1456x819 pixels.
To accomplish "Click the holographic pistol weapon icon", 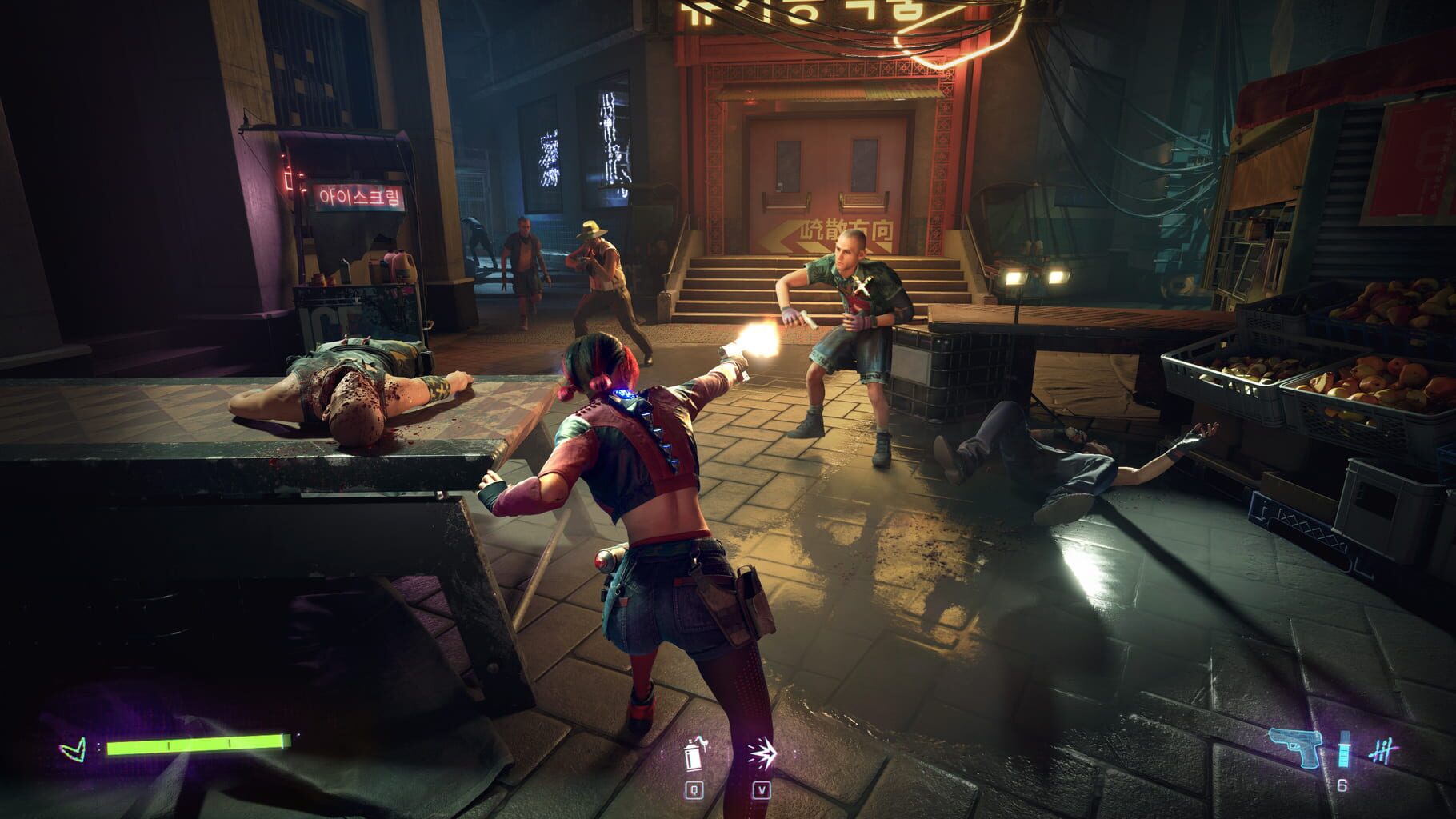I will [x=1296, y=748].
